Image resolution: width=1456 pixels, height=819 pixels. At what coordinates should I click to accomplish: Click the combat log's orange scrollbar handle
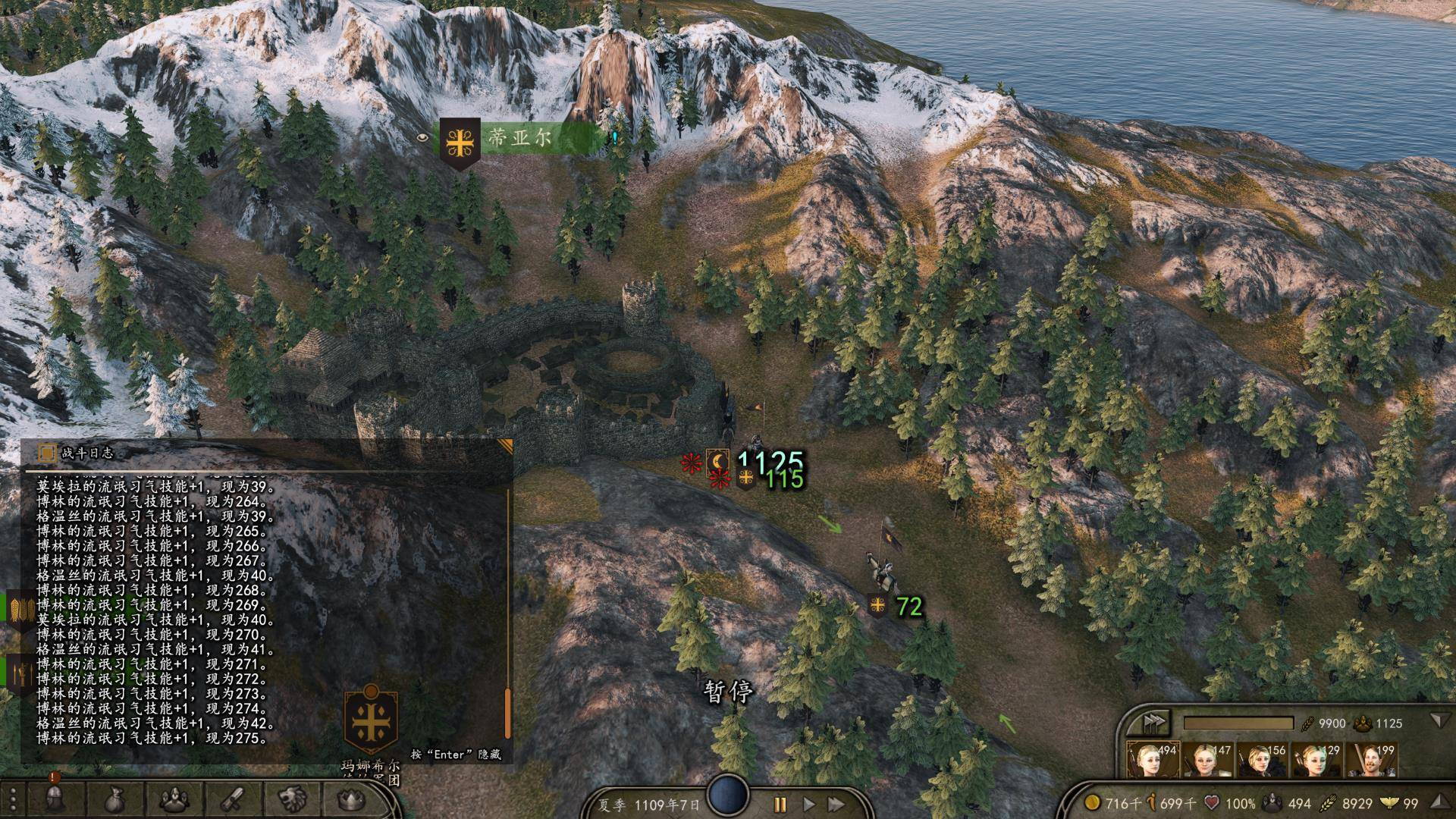(507, 713)
